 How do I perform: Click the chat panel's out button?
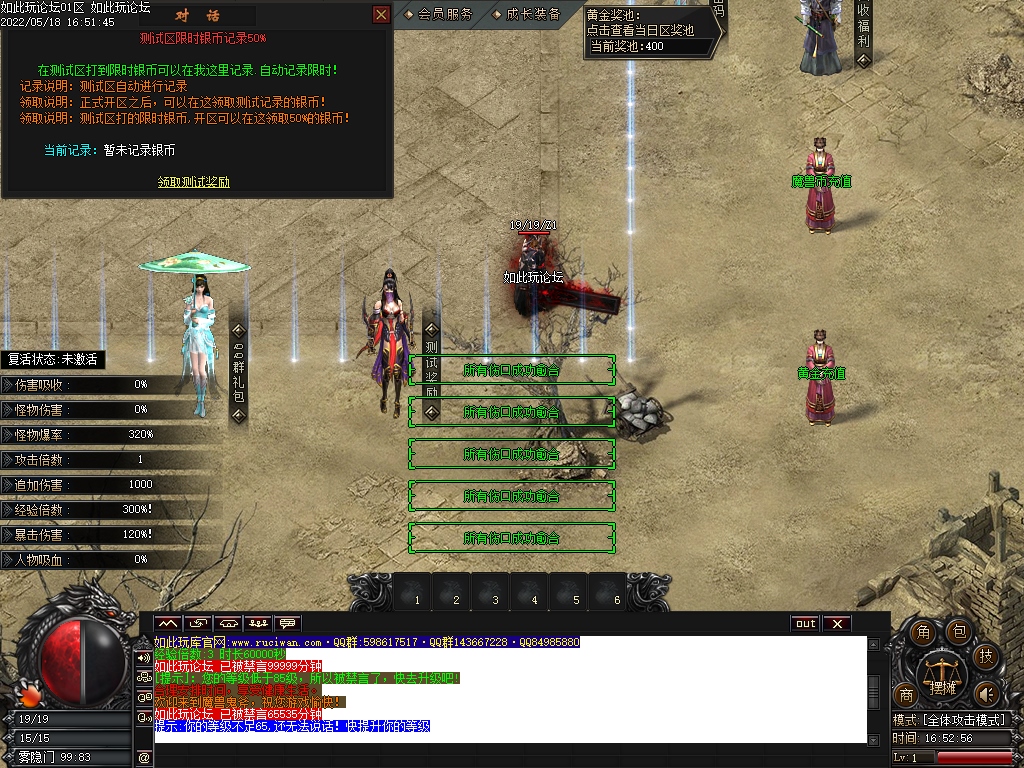tap(805, 624)
